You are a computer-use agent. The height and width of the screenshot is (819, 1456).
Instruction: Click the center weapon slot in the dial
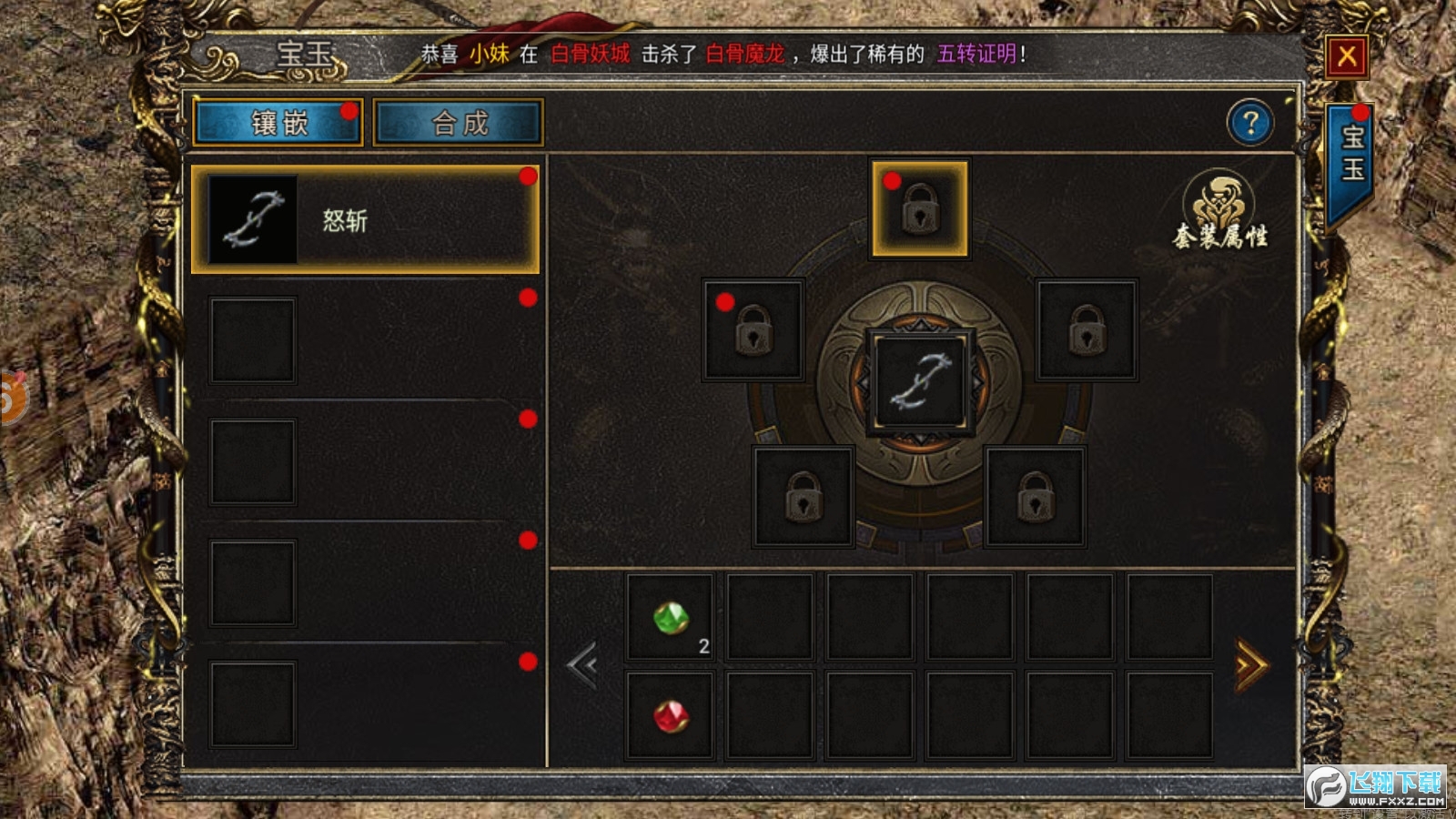coord(920,382)
